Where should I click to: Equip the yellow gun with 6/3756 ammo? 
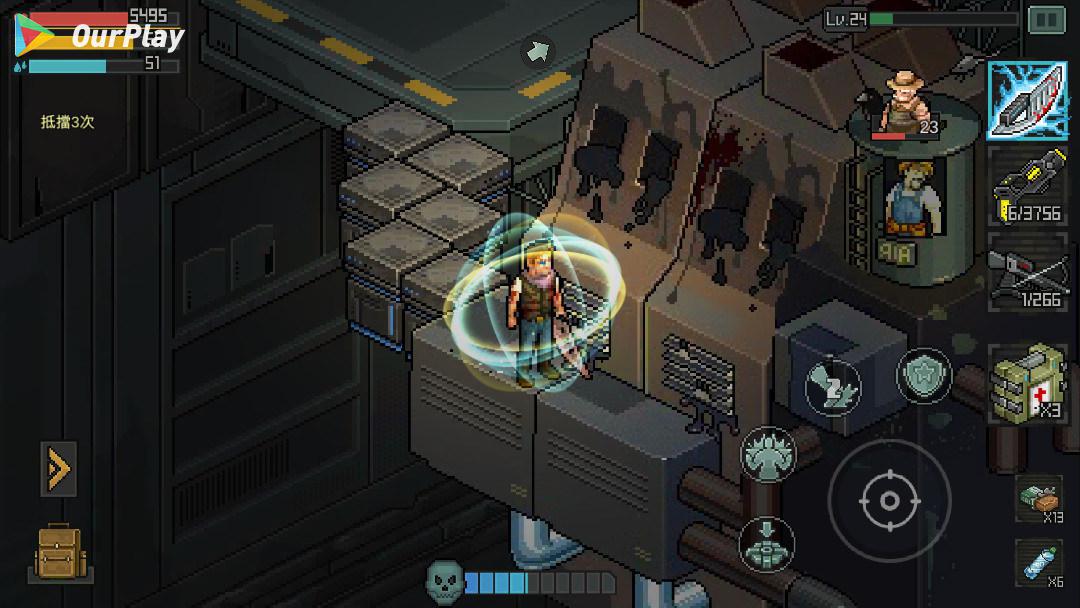(1027, 186)
